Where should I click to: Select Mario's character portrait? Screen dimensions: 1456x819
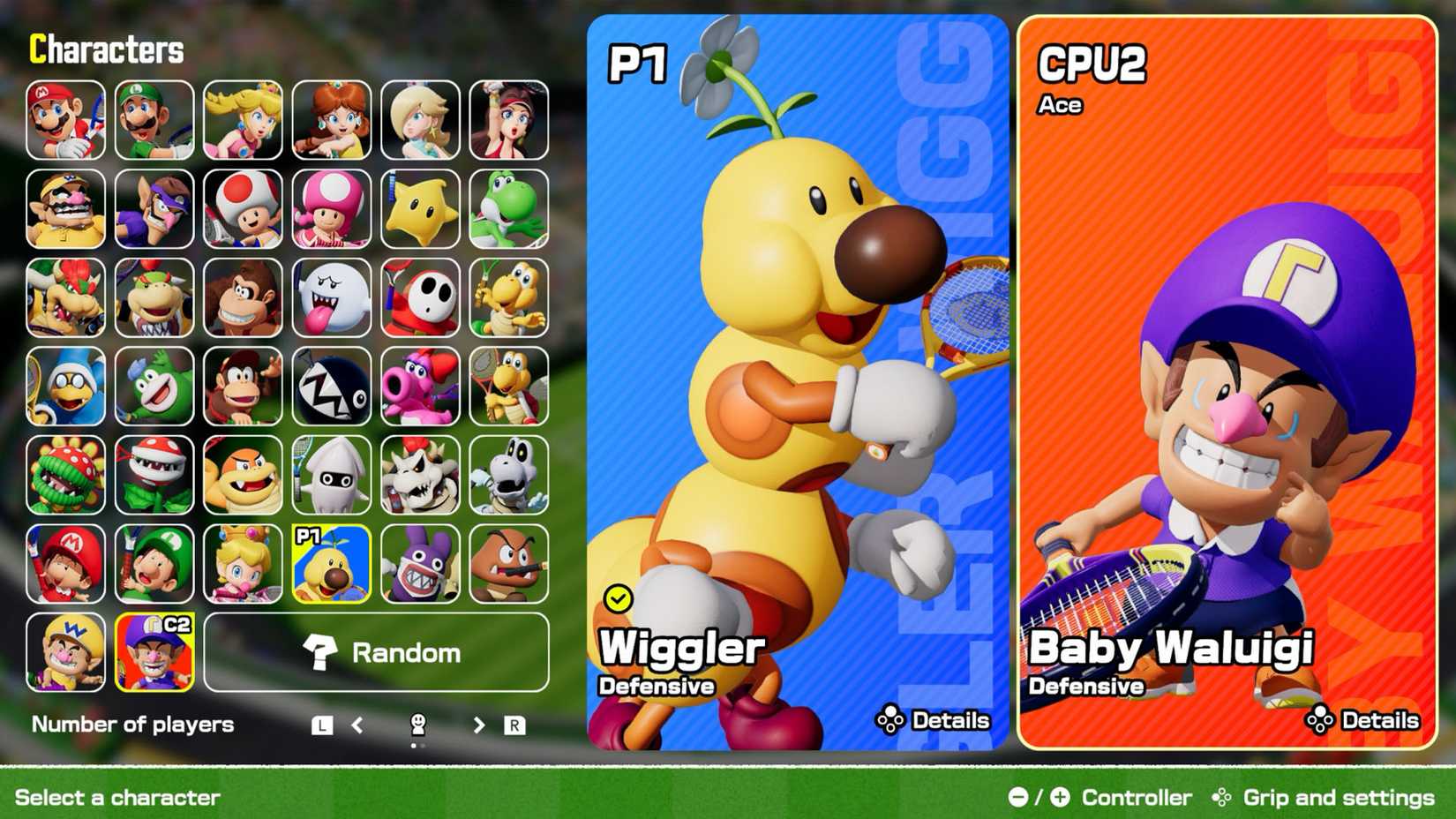(65, 119)
